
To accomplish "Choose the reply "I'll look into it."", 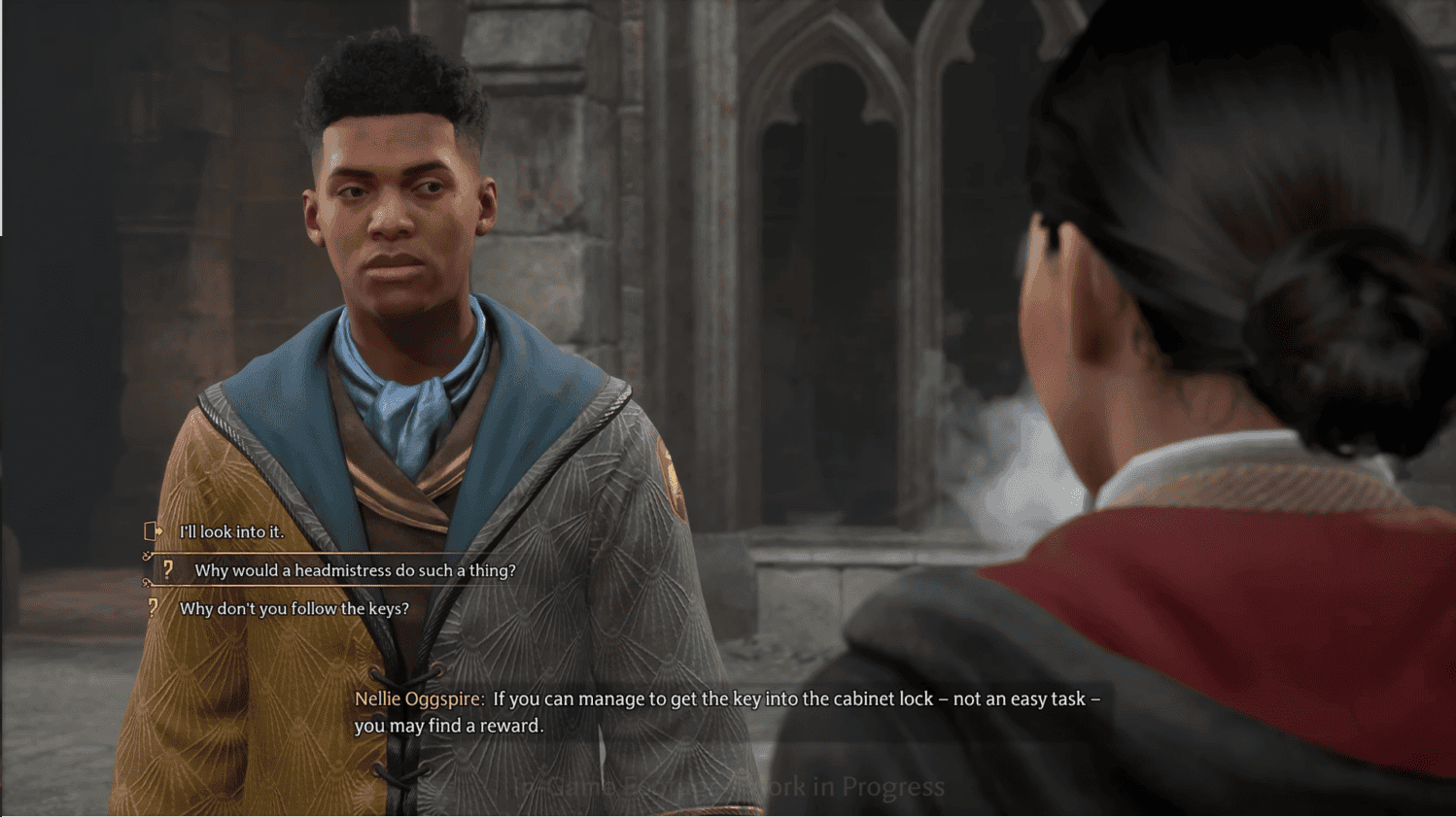I will click(x=231, y=532).
